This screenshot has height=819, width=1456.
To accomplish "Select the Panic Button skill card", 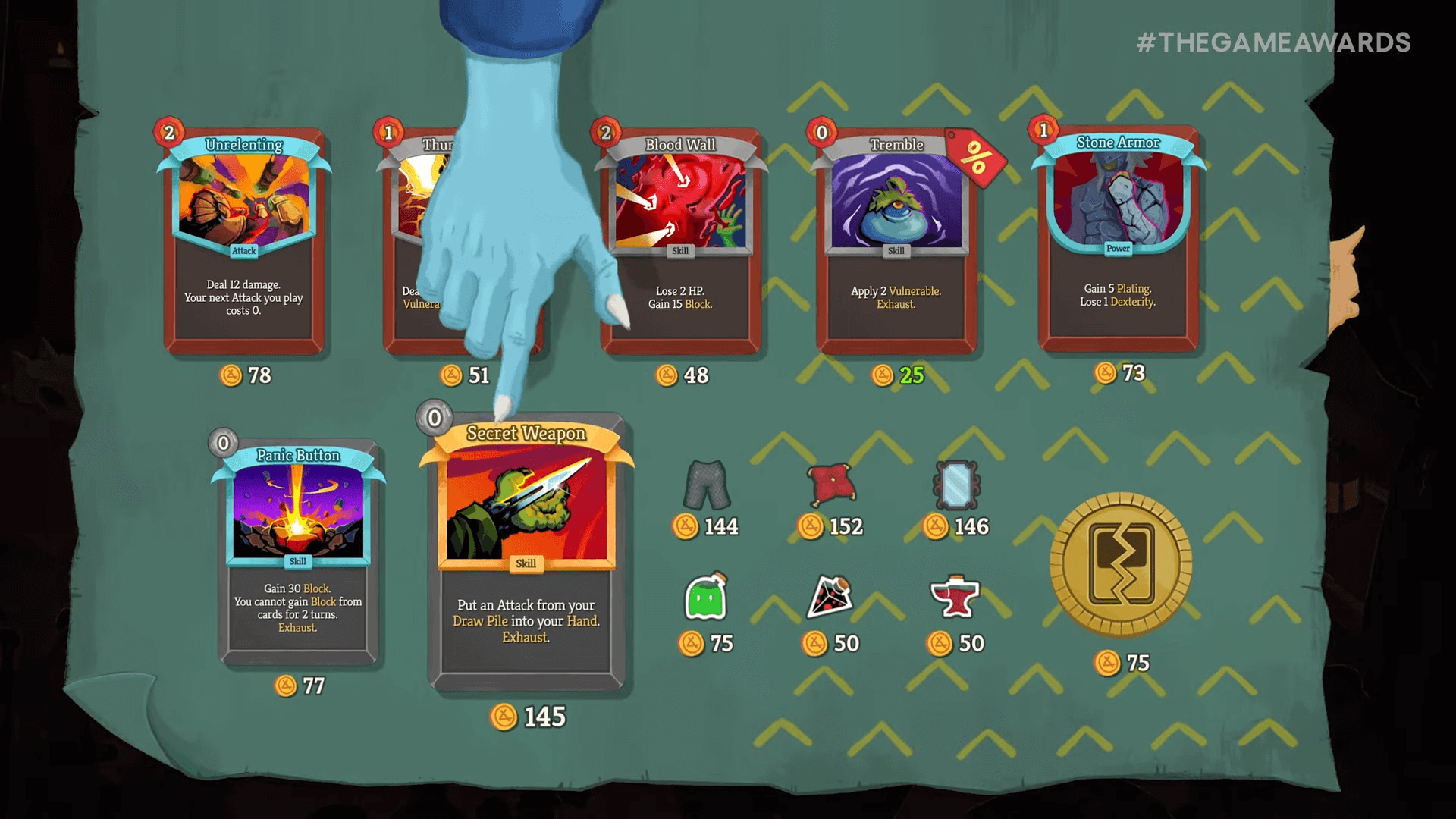I will pyautogui.click(x=298, y=546).
